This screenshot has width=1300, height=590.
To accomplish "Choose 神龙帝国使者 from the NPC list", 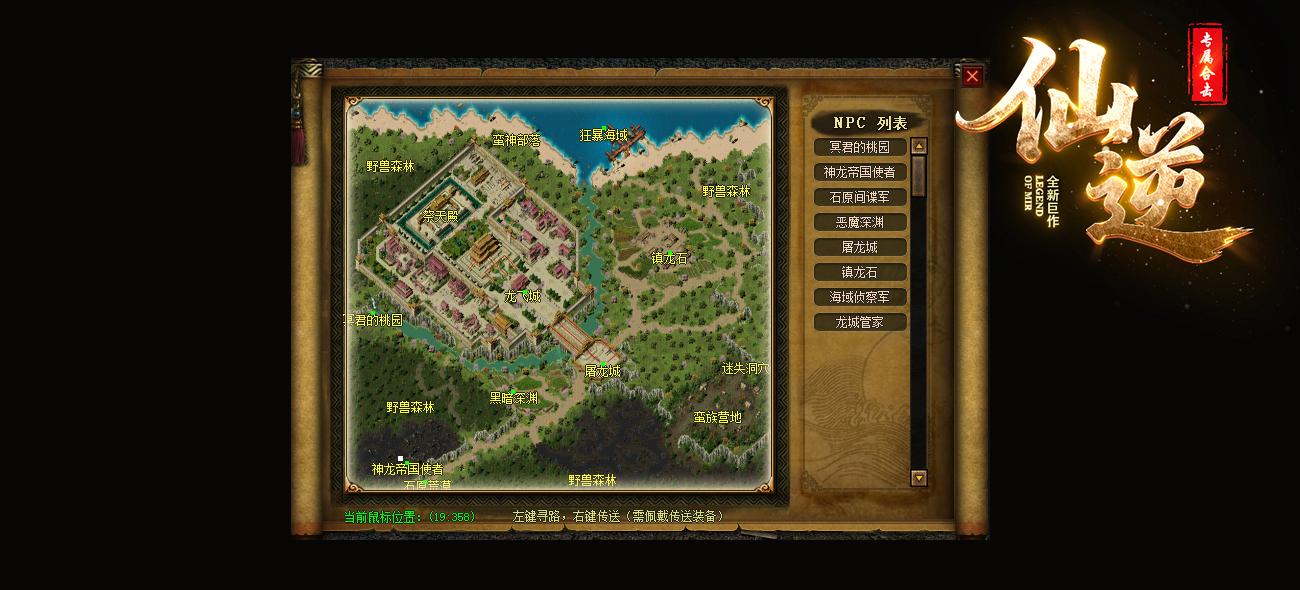I will coord(860,172).
